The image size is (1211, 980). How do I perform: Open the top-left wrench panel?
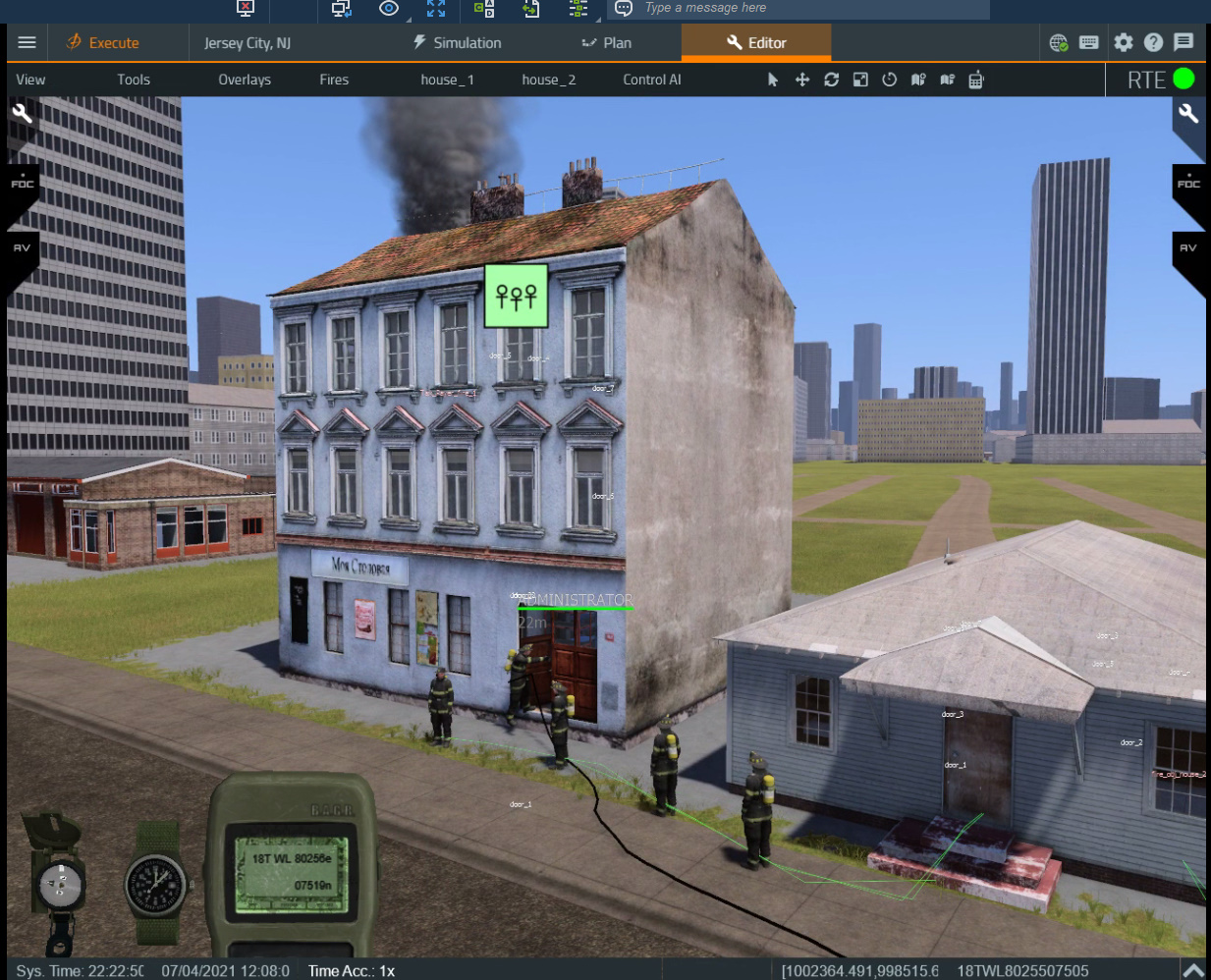(x=22, y=114)
